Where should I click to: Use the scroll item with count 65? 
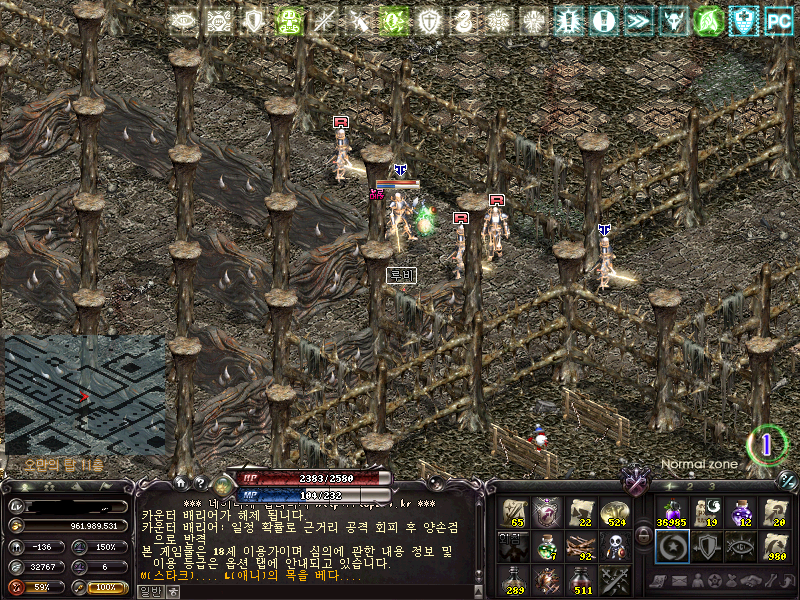click(x=515, y=513)
